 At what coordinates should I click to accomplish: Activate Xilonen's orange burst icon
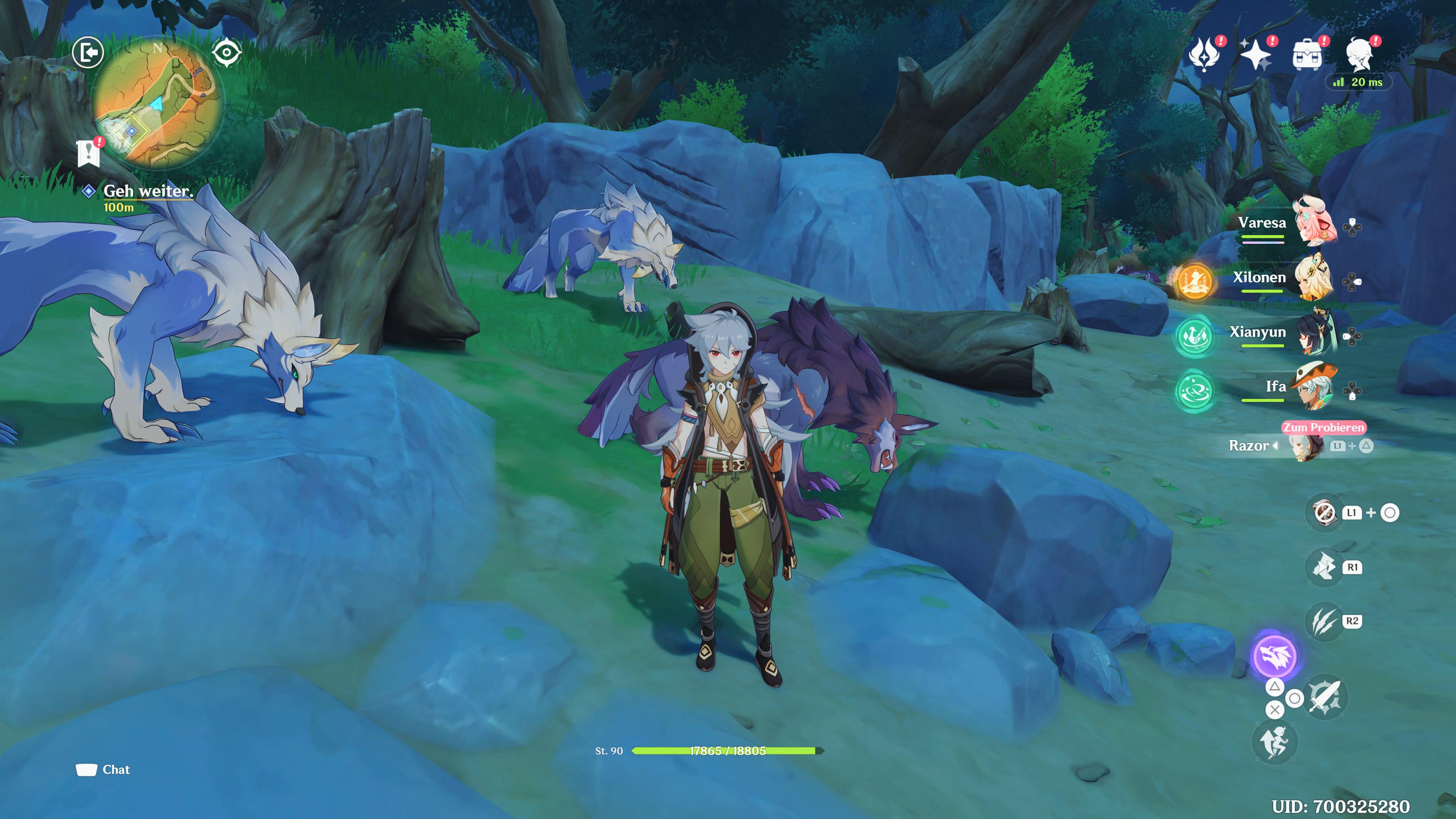[1194, 280]
